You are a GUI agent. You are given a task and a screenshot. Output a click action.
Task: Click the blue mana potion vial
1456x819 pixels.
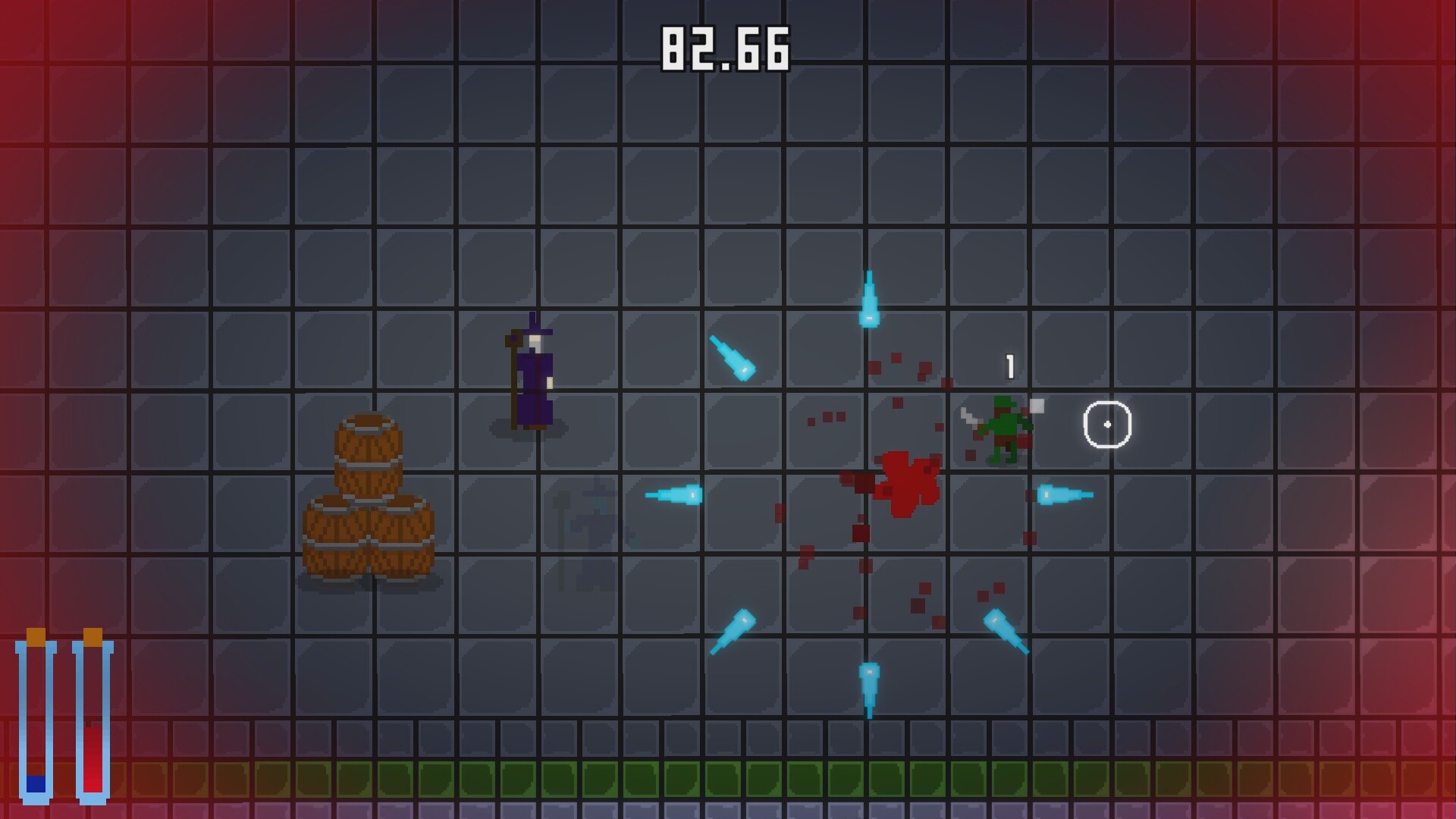36,720
